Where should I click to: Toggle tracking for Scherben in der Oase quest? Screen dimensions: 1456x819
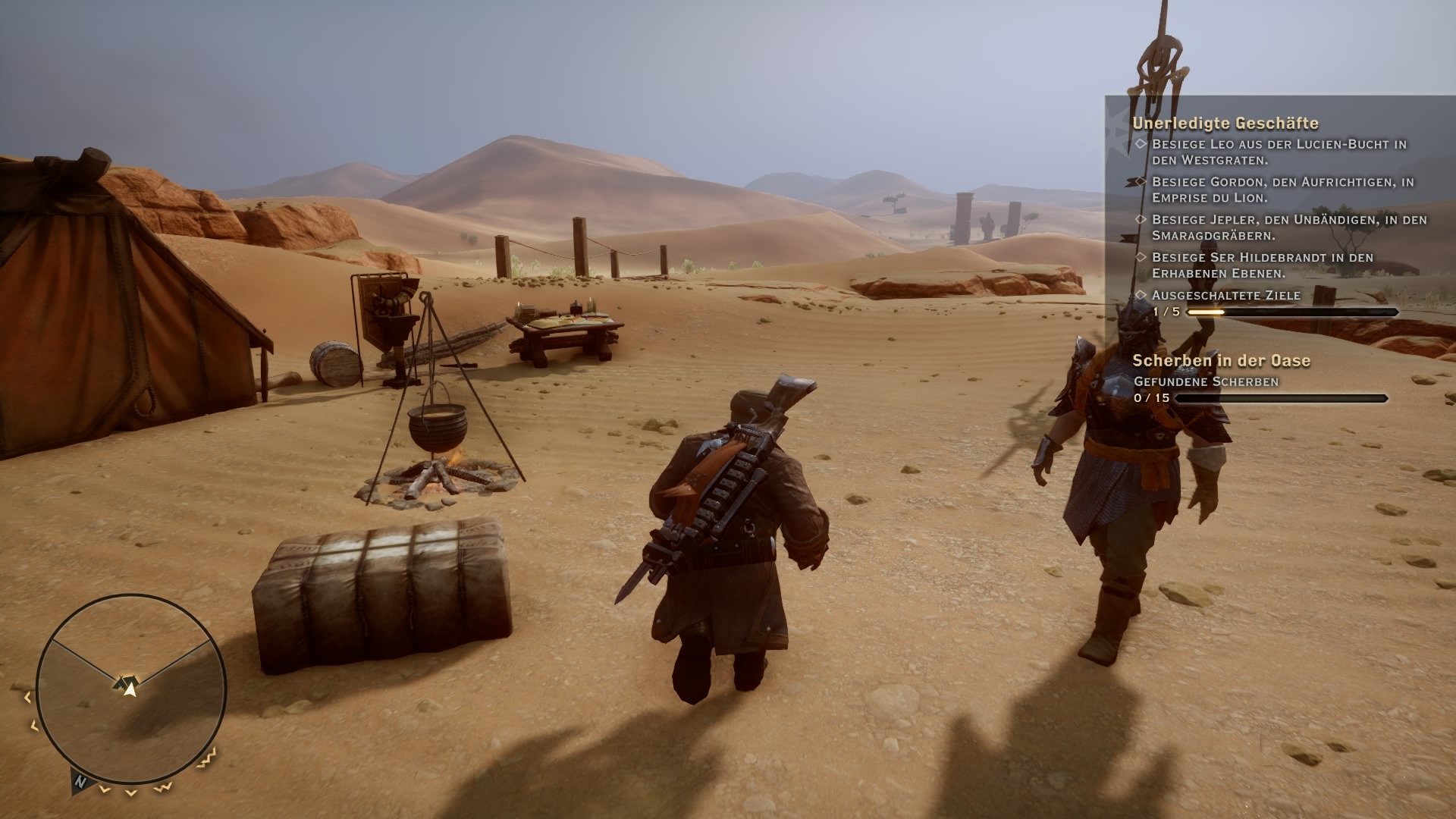click(1222, 362)
